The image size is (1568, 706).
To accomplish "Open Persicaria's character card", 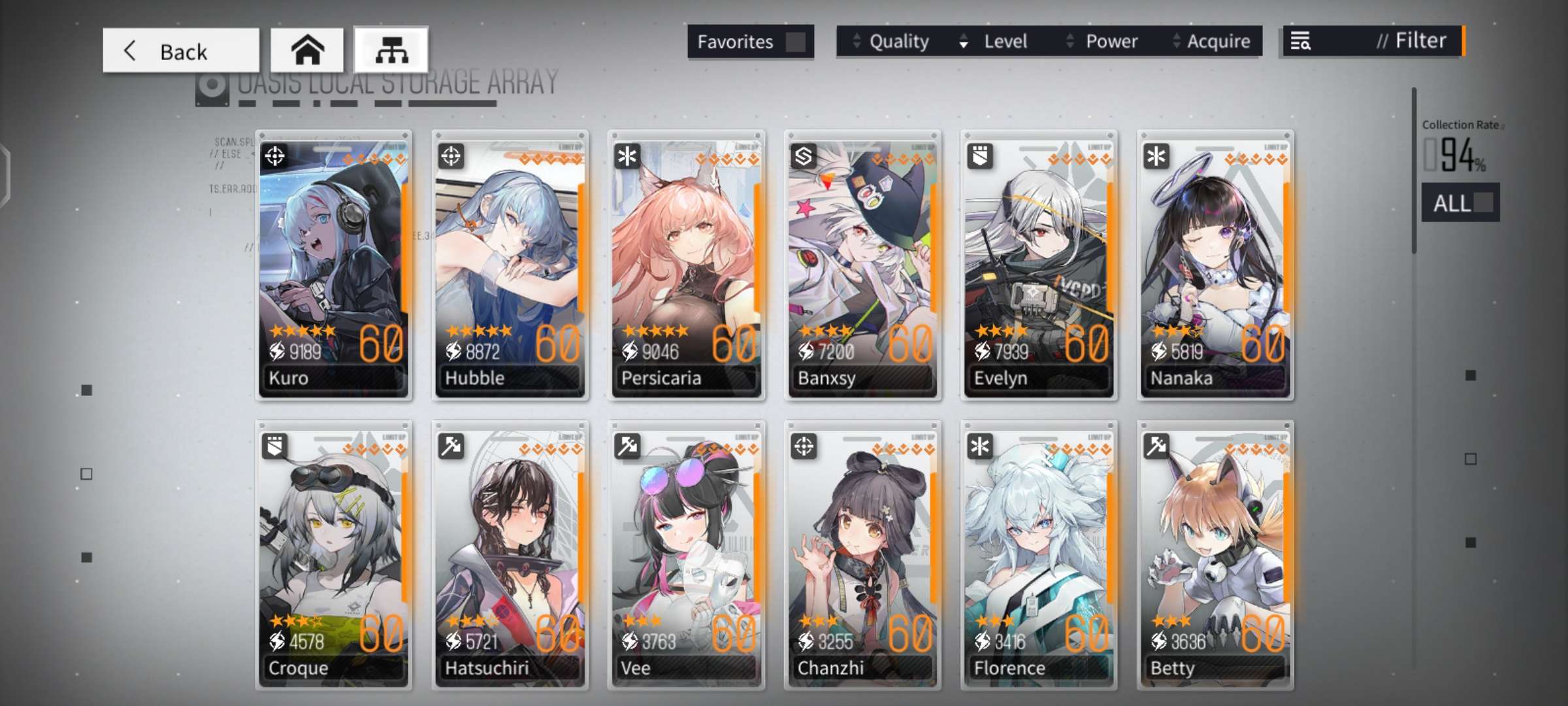I will point(687,265).
